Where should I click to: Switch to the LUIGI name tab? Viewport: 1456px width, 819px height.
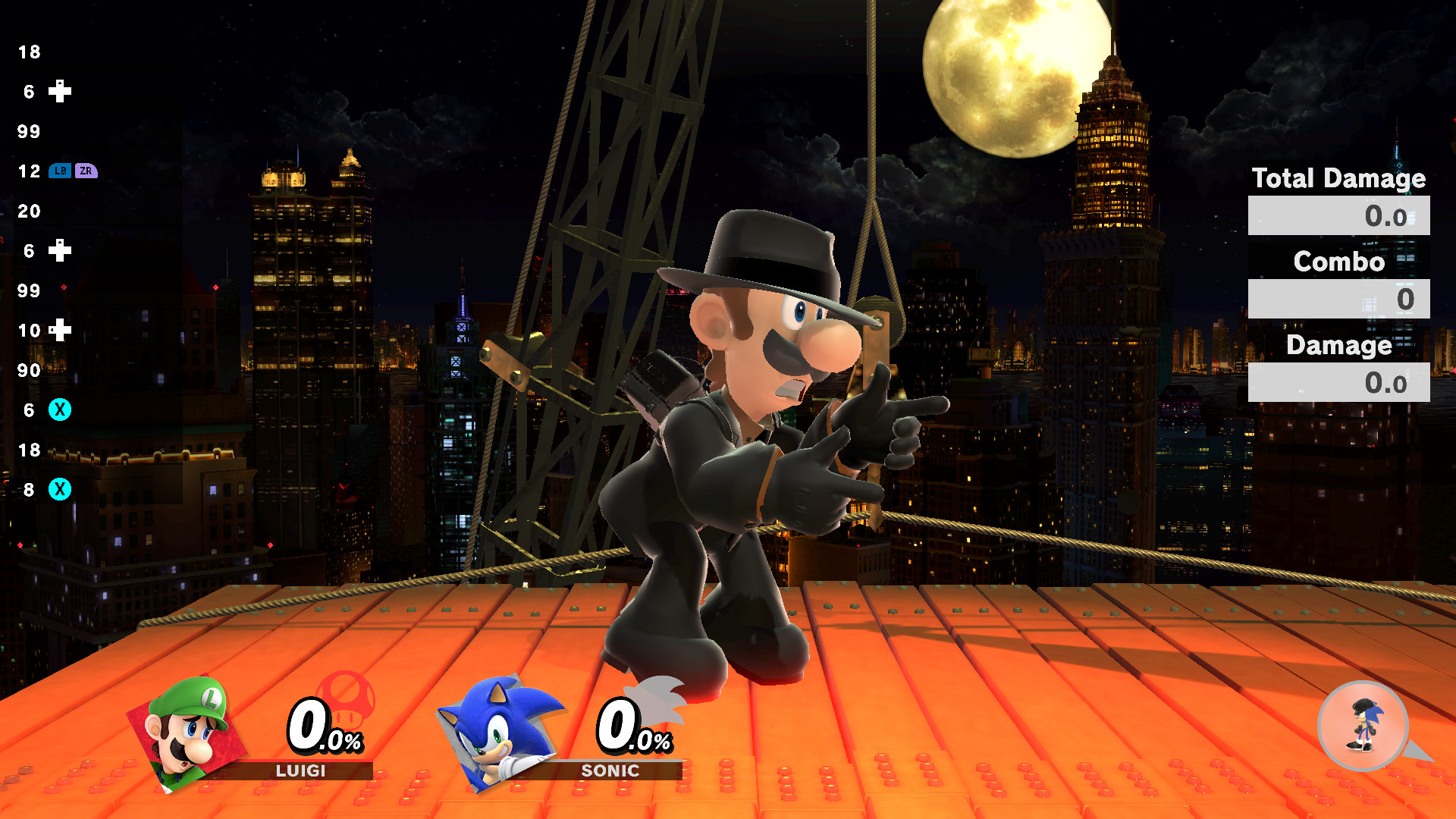300,771
